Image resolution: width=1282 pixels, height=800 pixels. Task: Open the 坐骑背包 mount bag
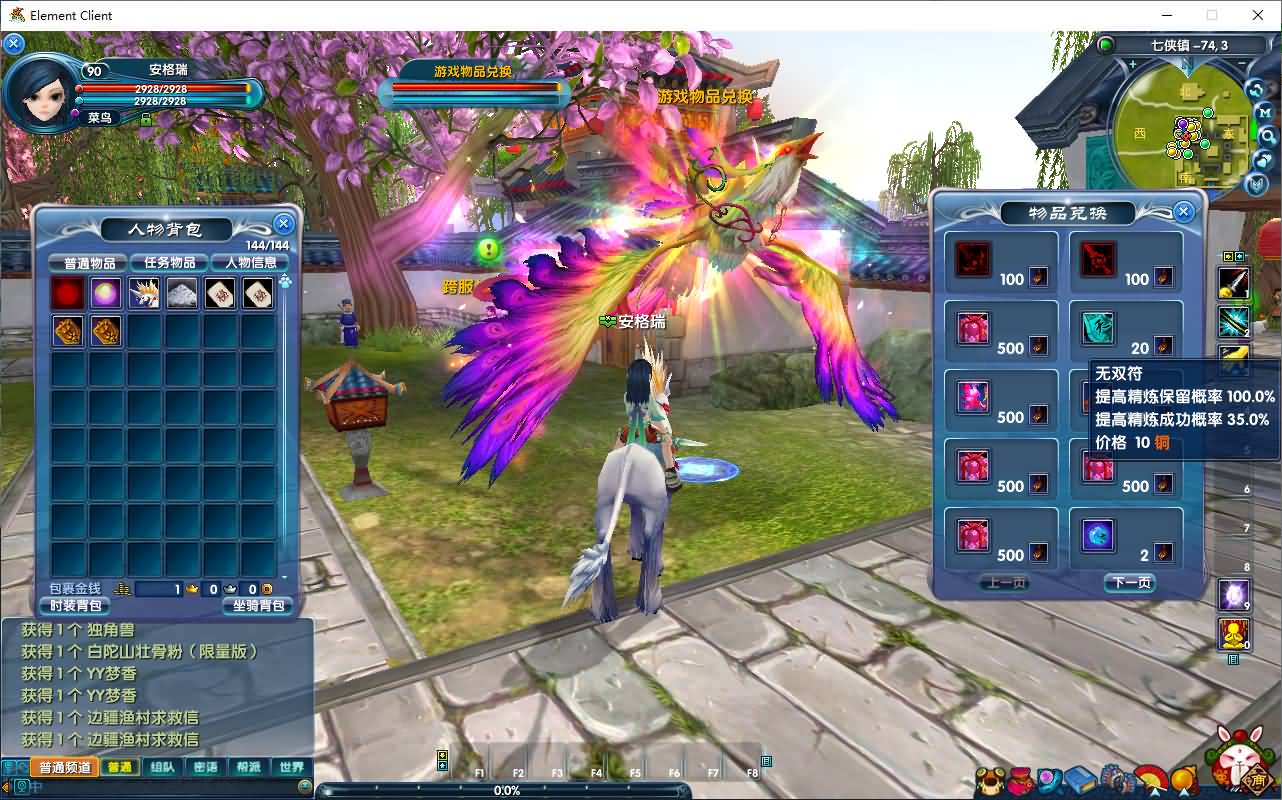pyautogui.click(x=258, y=605)
